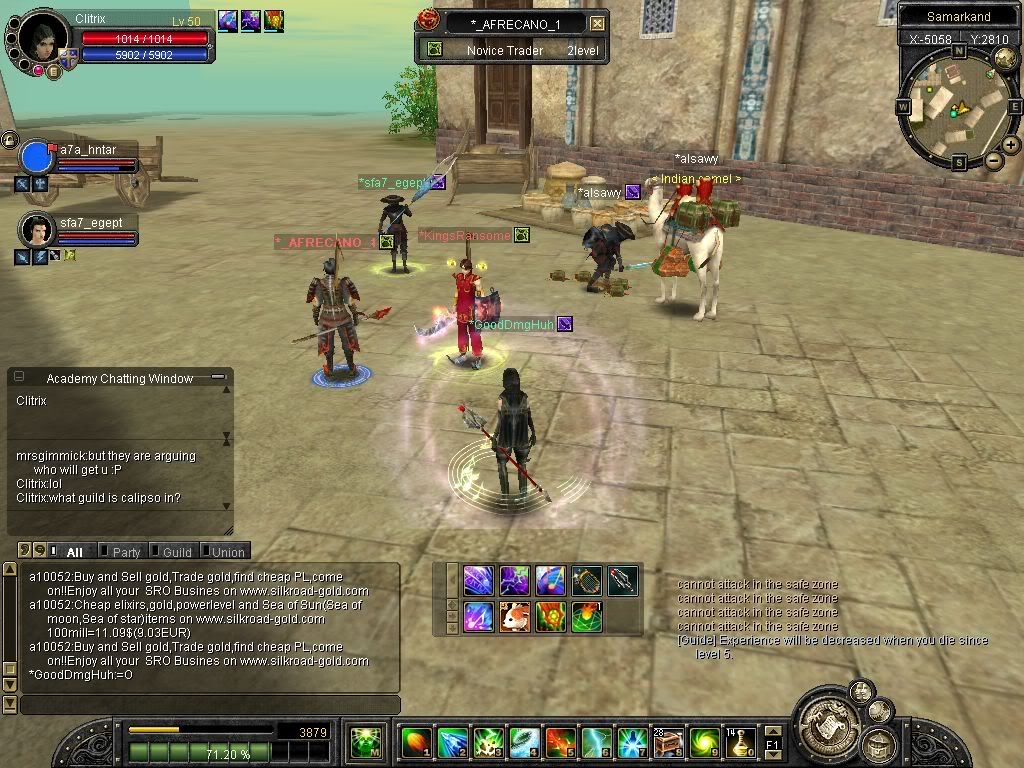Zoom out the minimap with minus button
The image size is (1024, 768).
(x=993, y=160)
